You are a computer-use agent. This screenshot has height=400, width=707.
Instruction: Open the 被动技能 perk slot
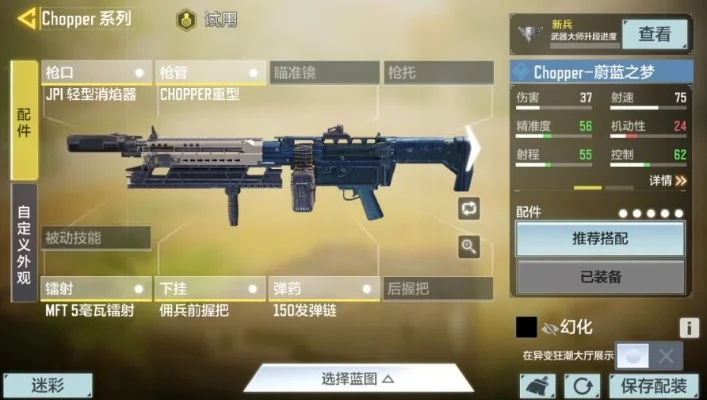pos(96,238)
